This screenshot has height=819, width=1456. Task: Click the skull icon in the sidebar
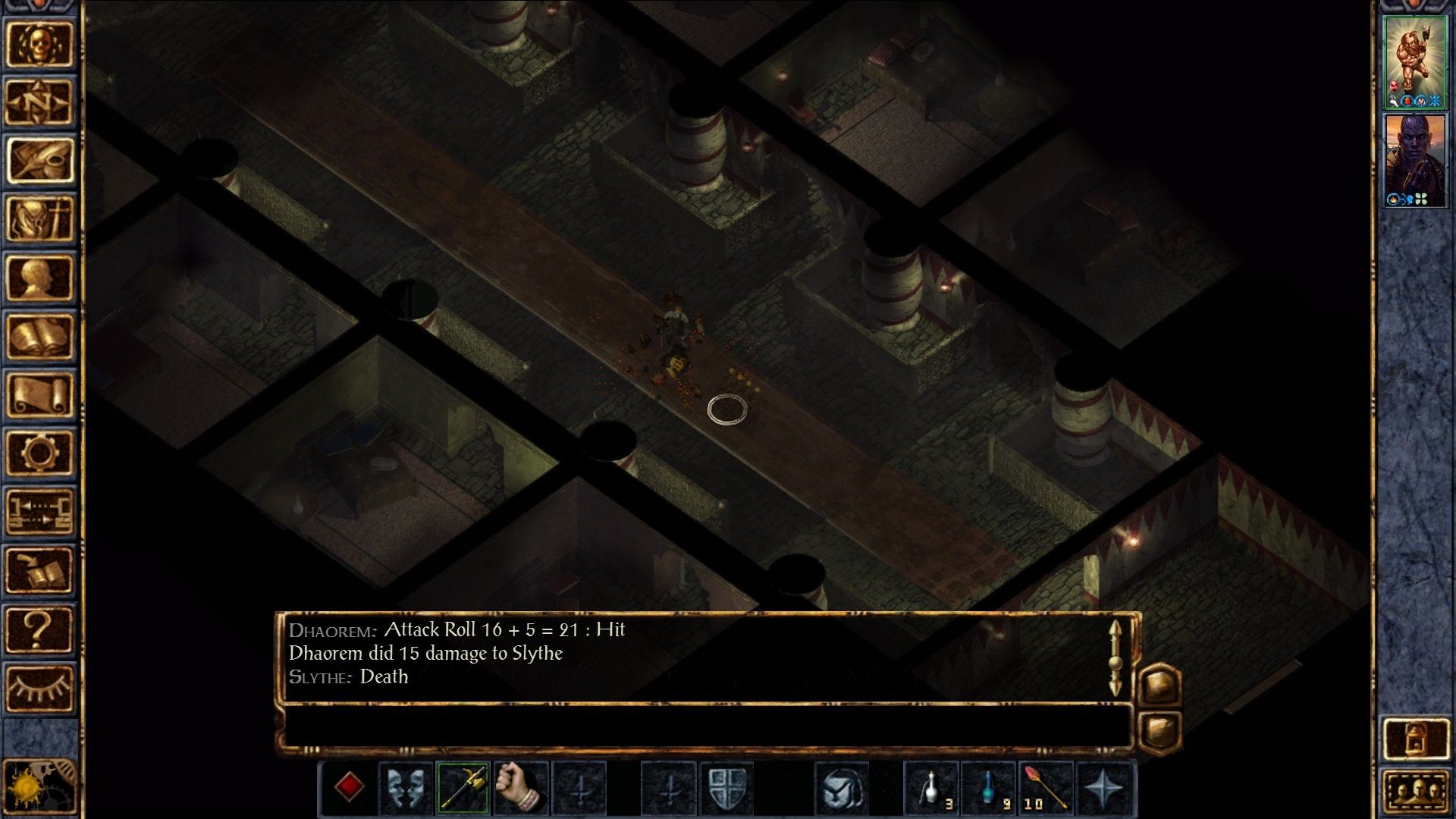(x=39, y=44)
